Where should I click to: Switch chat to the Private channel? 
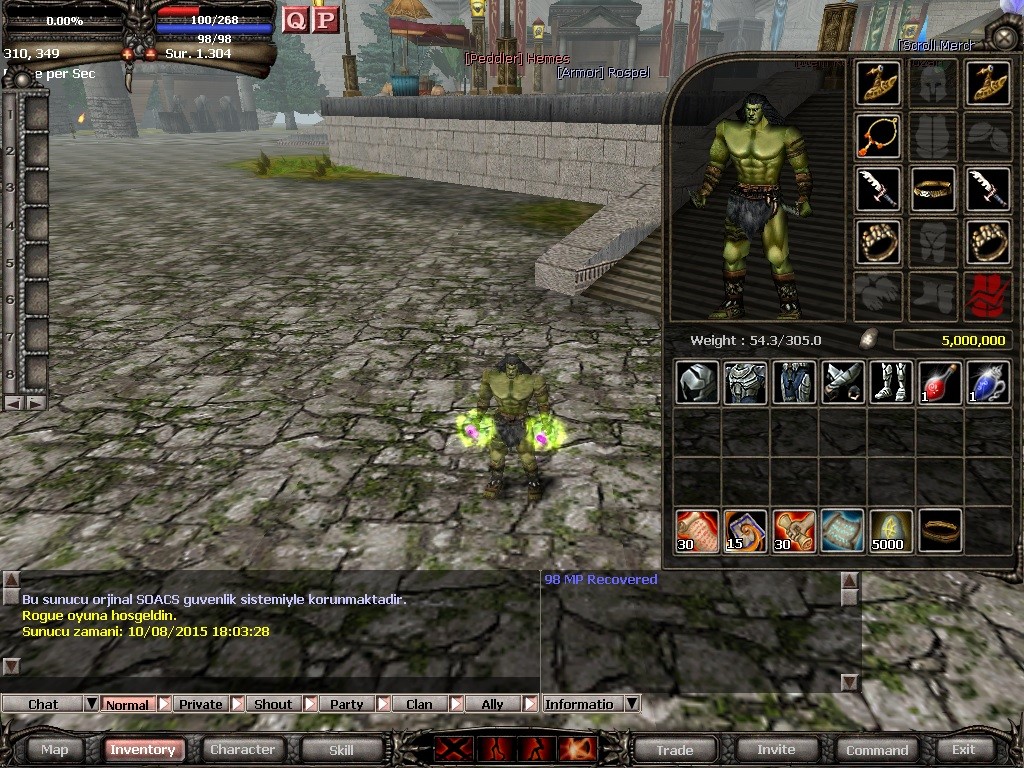pos(200,704)
